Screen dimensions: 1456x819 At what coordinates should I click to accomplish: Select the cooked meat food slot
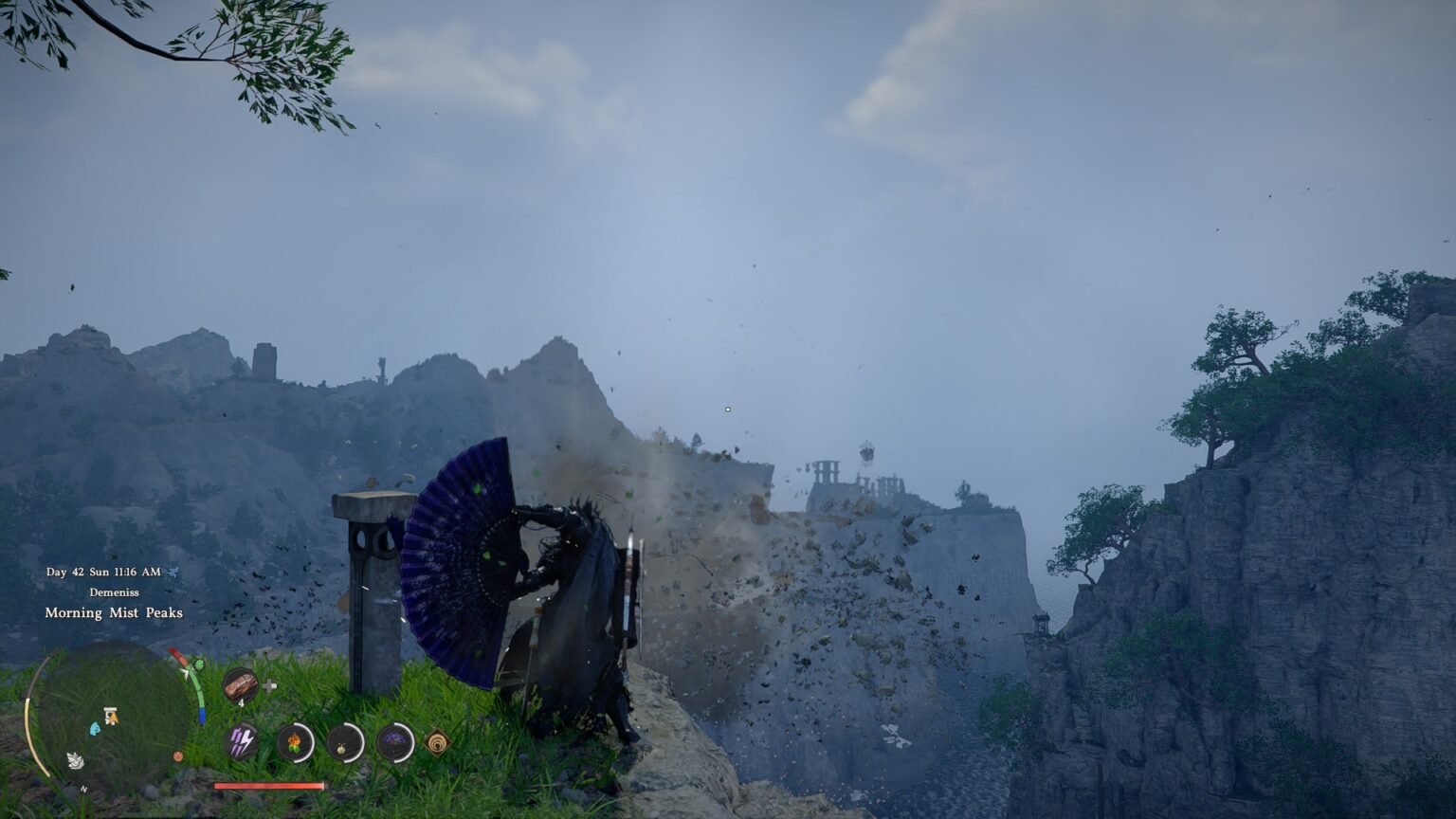click(241, 684)
